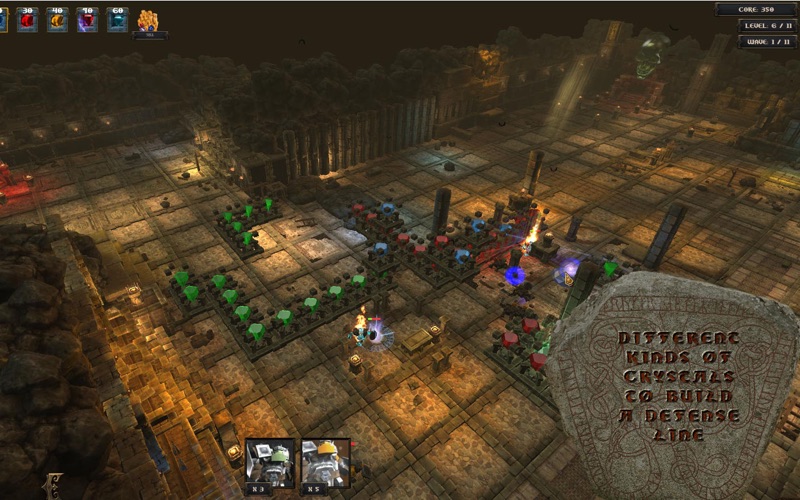800x500 pixels.
Task: Select the green-helmet dwarf portrait
Action: (270, 462)
